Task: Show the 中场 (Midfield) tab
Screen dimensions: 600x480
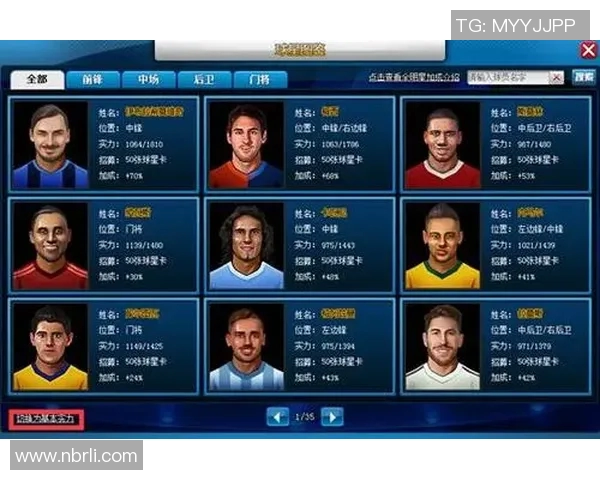Action: pos(149,79)
